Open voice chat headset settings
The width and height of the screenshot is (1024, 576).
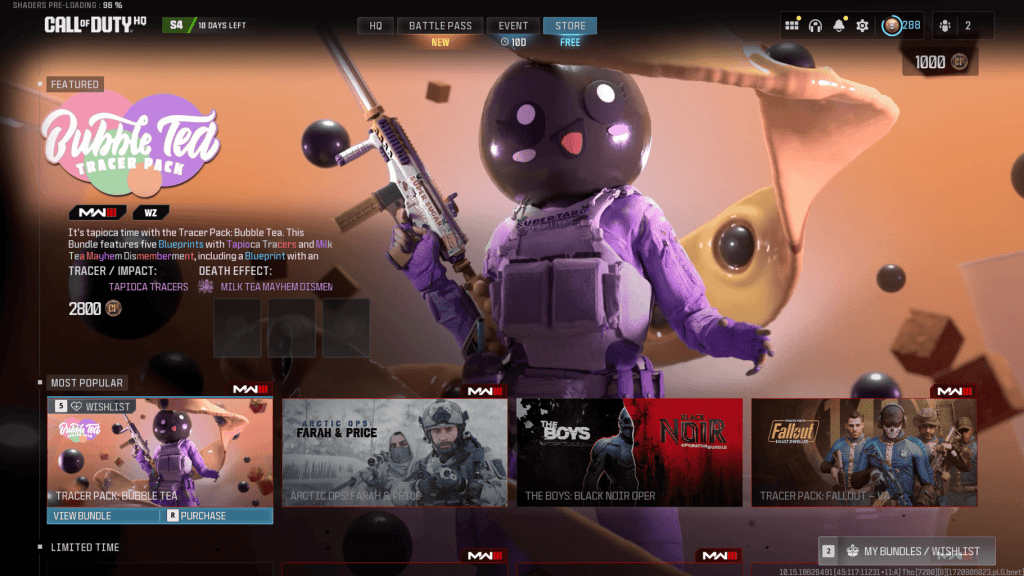click(x=815, y=25)
